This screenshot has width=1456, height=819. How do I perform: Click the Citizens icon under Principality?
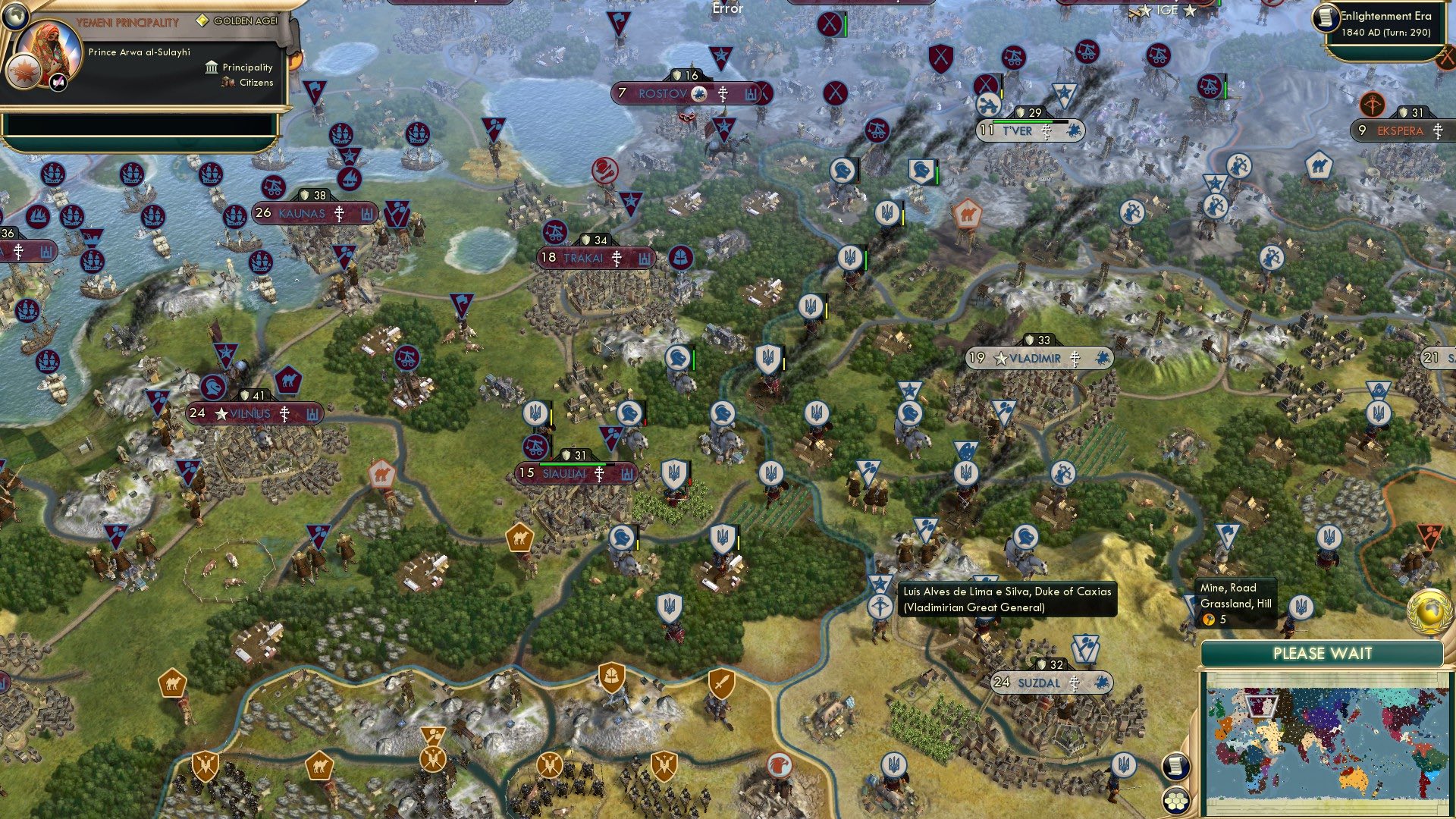(229, 83)
